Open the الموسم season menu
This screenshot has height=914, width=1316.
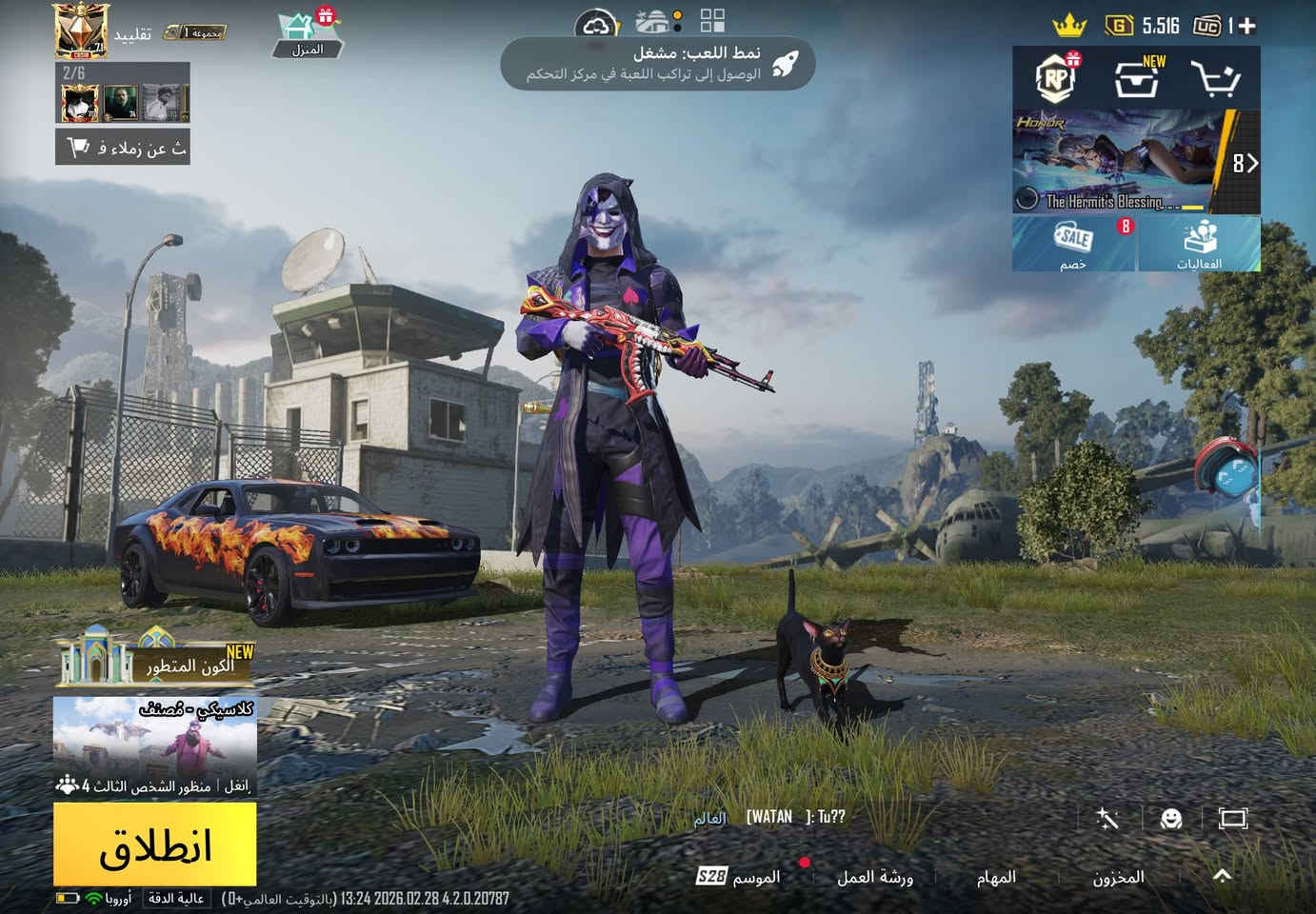pos(739,877)
